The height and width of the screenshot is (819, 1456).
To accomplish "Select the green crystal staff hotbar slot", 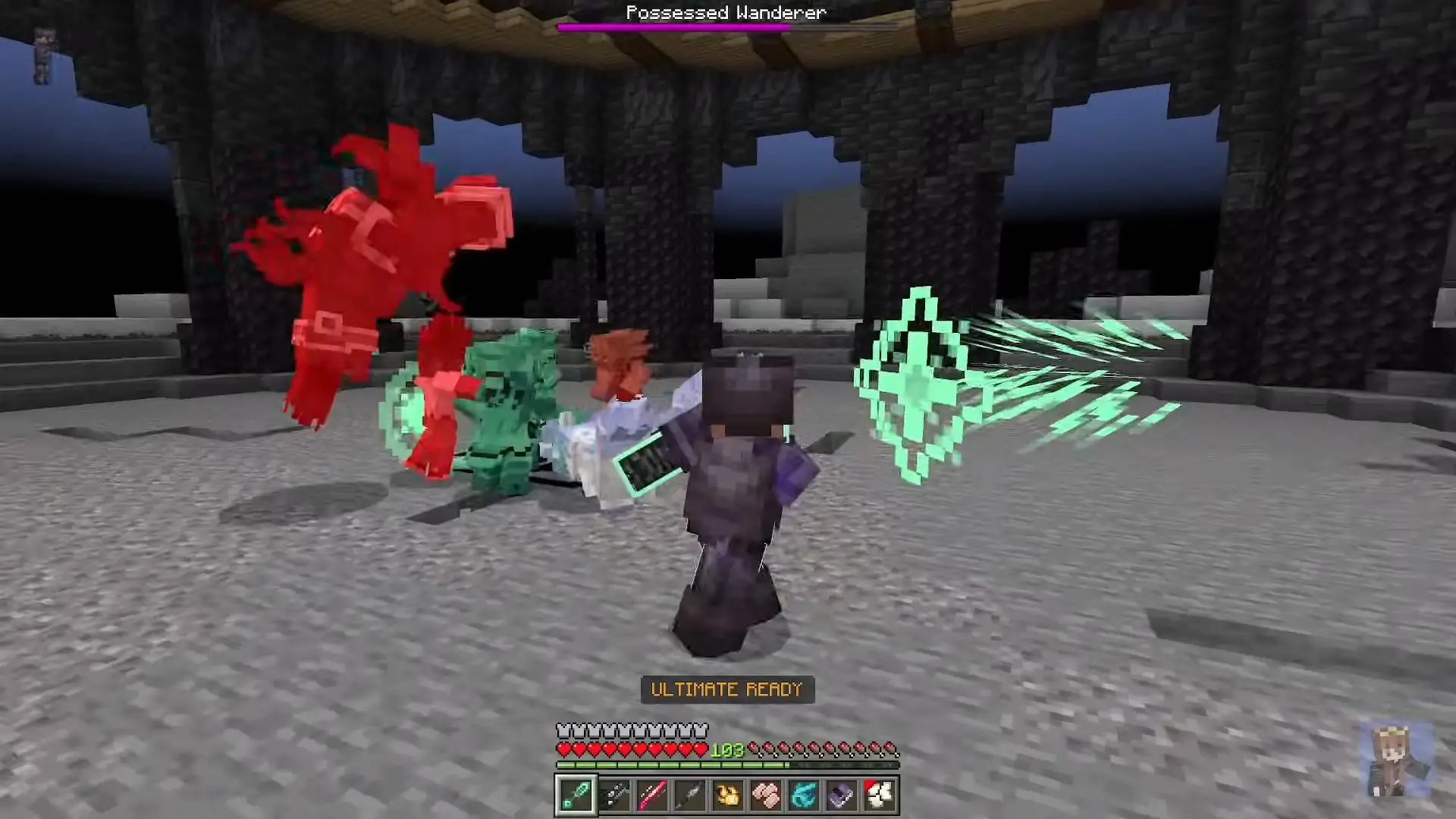I will [576, 795].
